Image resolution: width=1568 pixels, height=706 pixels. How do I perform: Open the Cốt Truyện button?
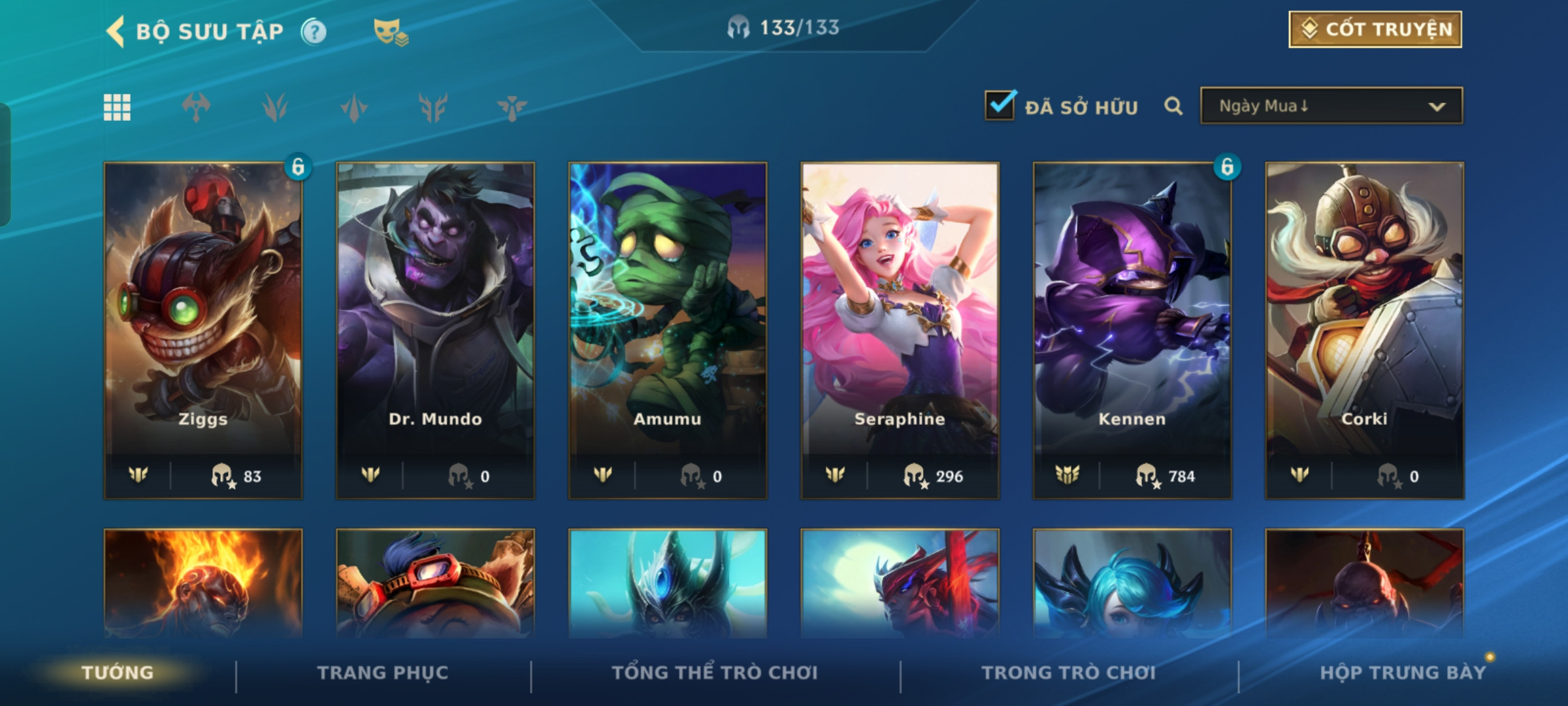[1375, 29]
